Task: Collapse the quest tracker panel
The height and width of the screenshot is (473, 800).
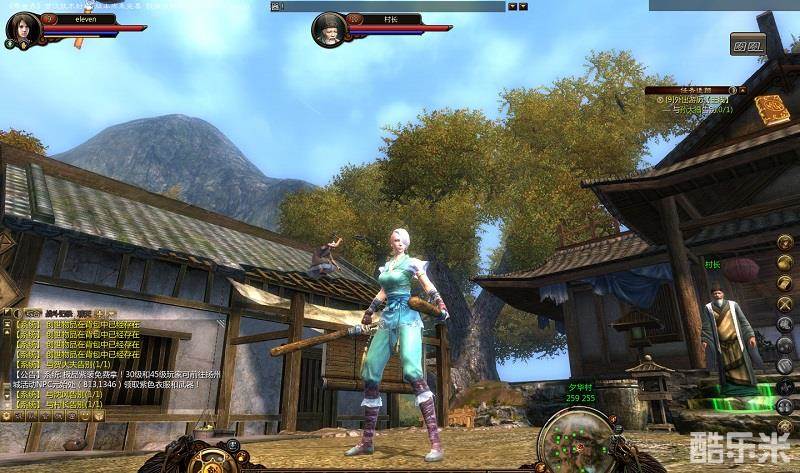Action: (744, 90)
